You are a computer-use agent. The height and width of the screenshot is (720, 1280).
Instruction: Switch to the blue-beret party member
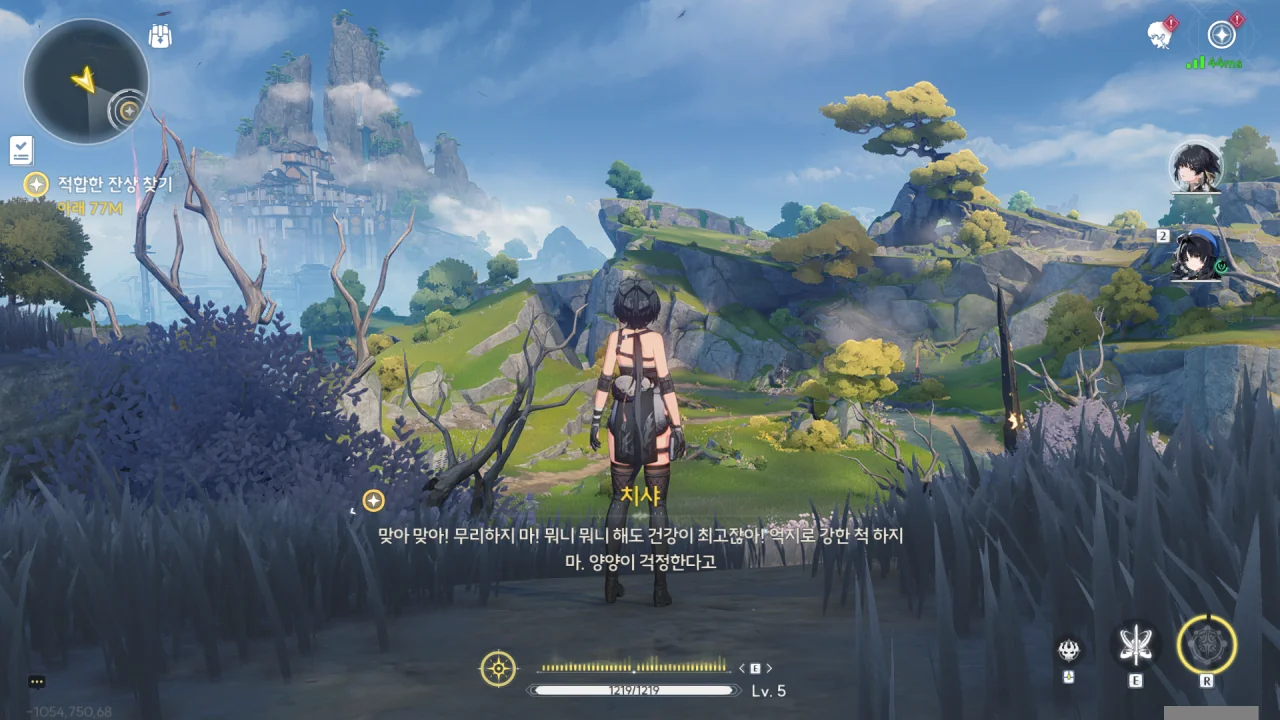click(1197, 254)
